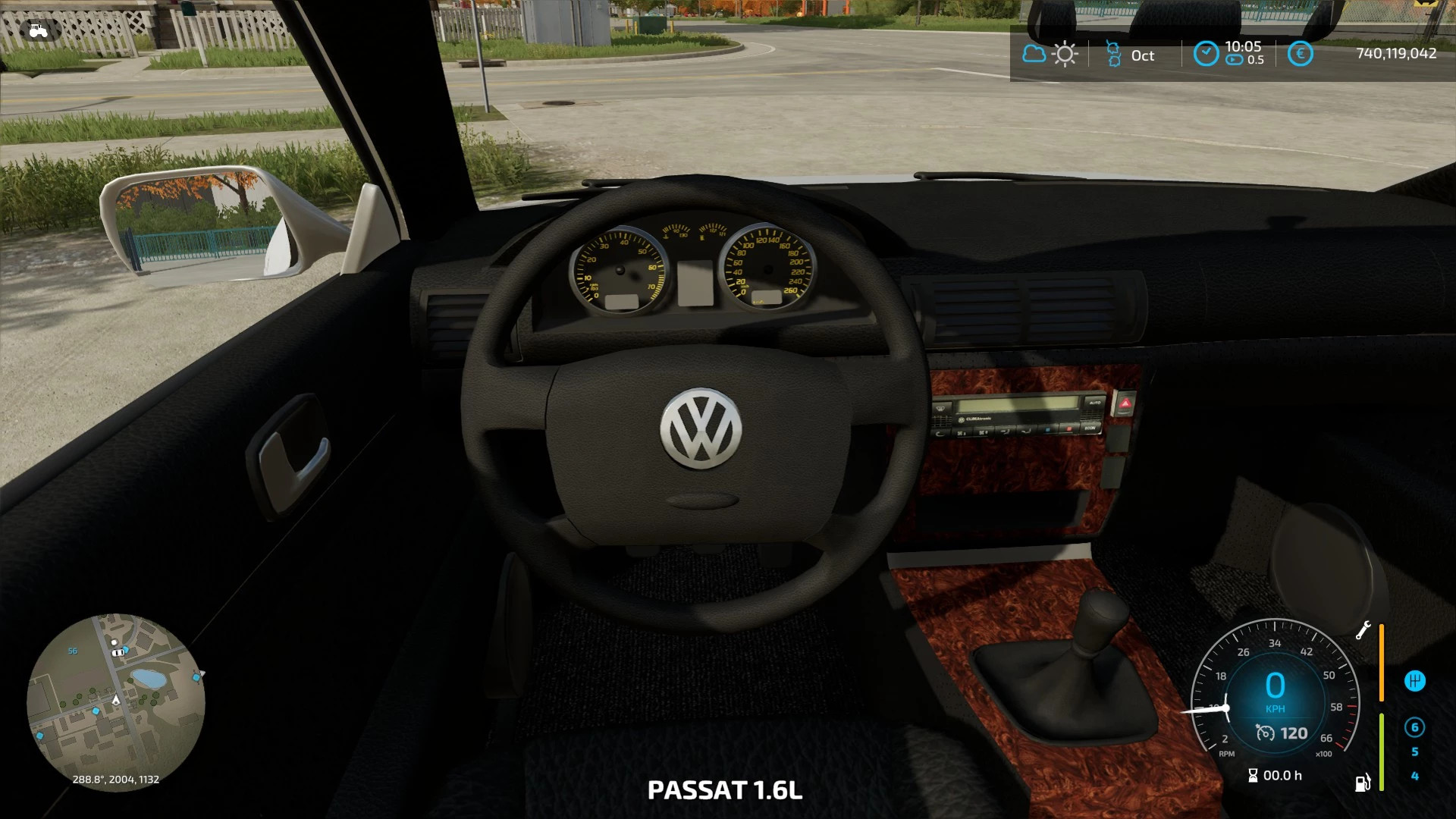The image size is (1456, 819).
Task: Select gear 6 in the gear display
Action: pos(1415,729)
